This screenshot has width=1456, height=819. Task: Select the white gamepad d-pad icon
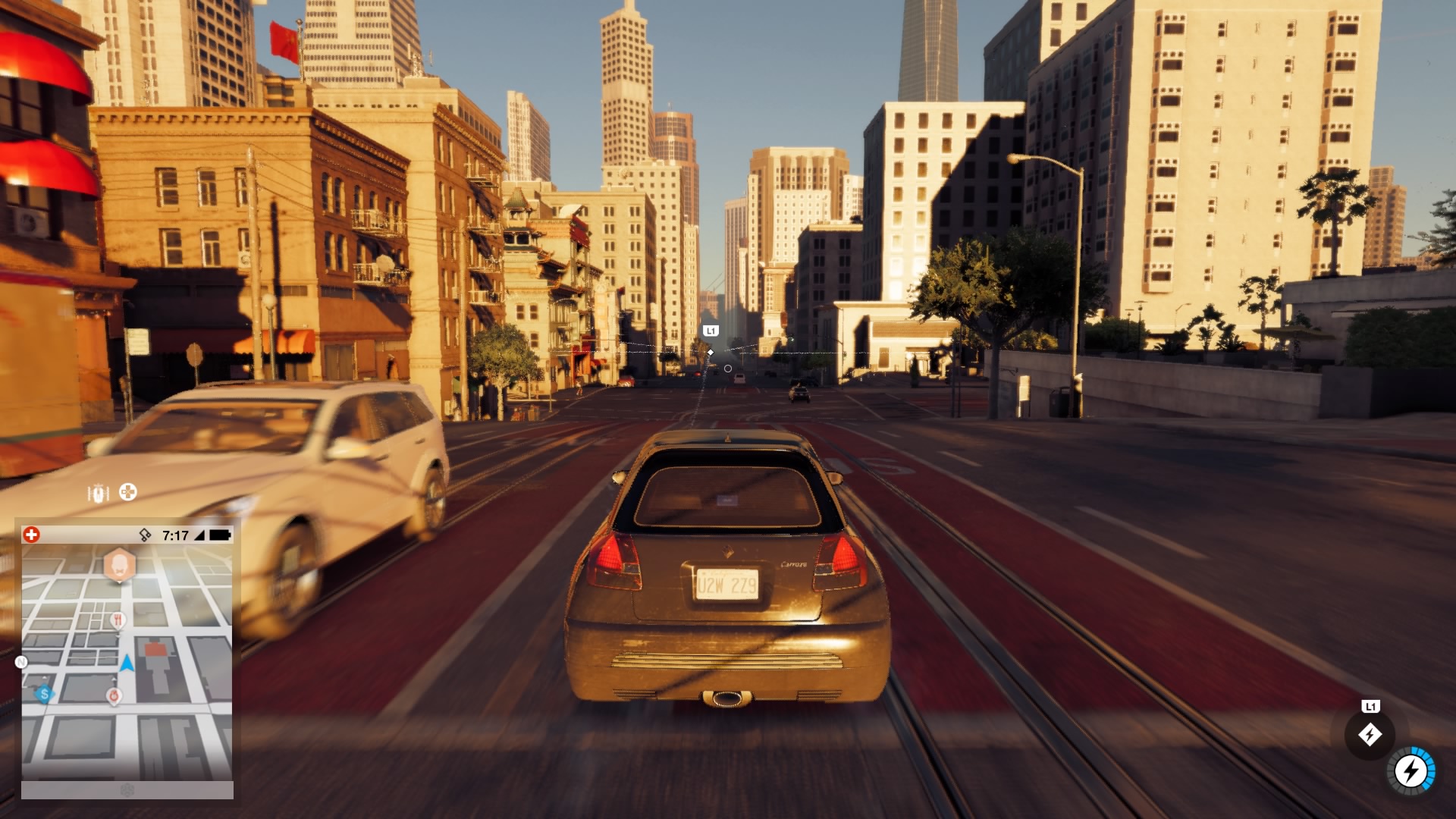pyautogui.click(x=128, y=492)
